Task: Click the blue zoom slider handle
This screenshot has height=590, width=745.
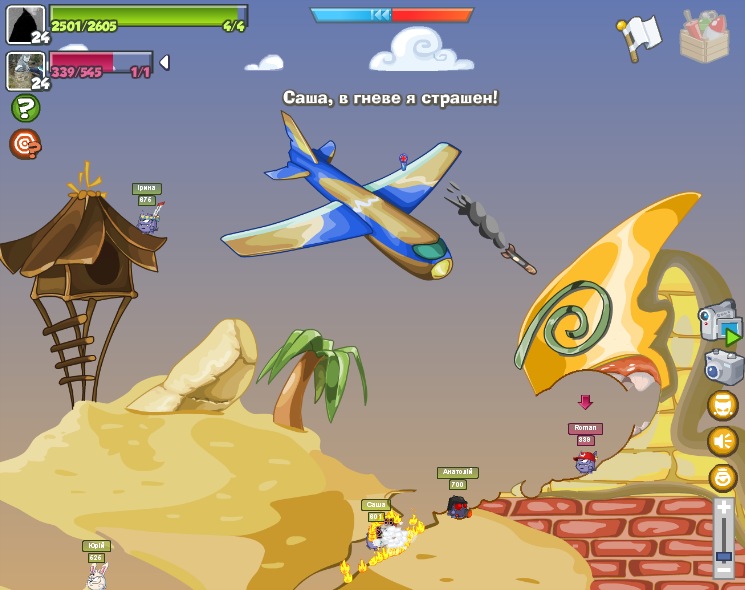Action: coord(724,556)
